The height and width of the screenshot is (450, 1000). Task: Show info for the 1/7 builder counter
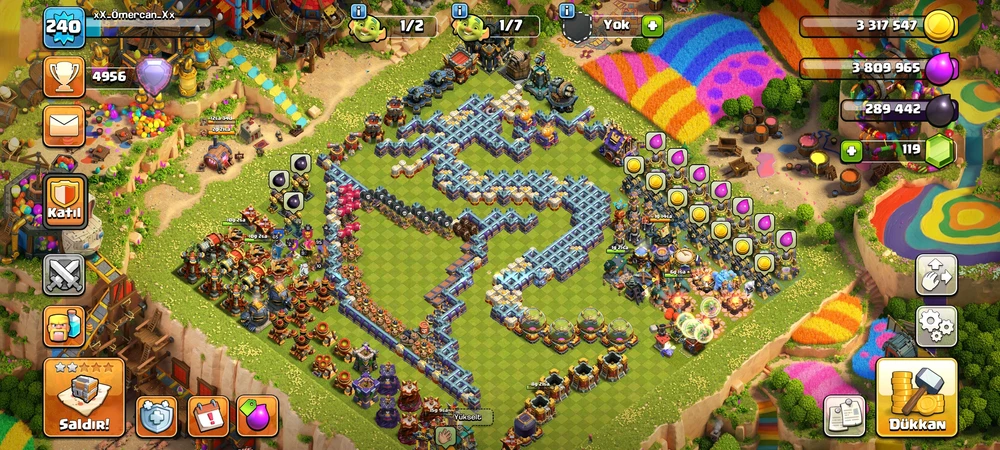[x=461, y=11]
